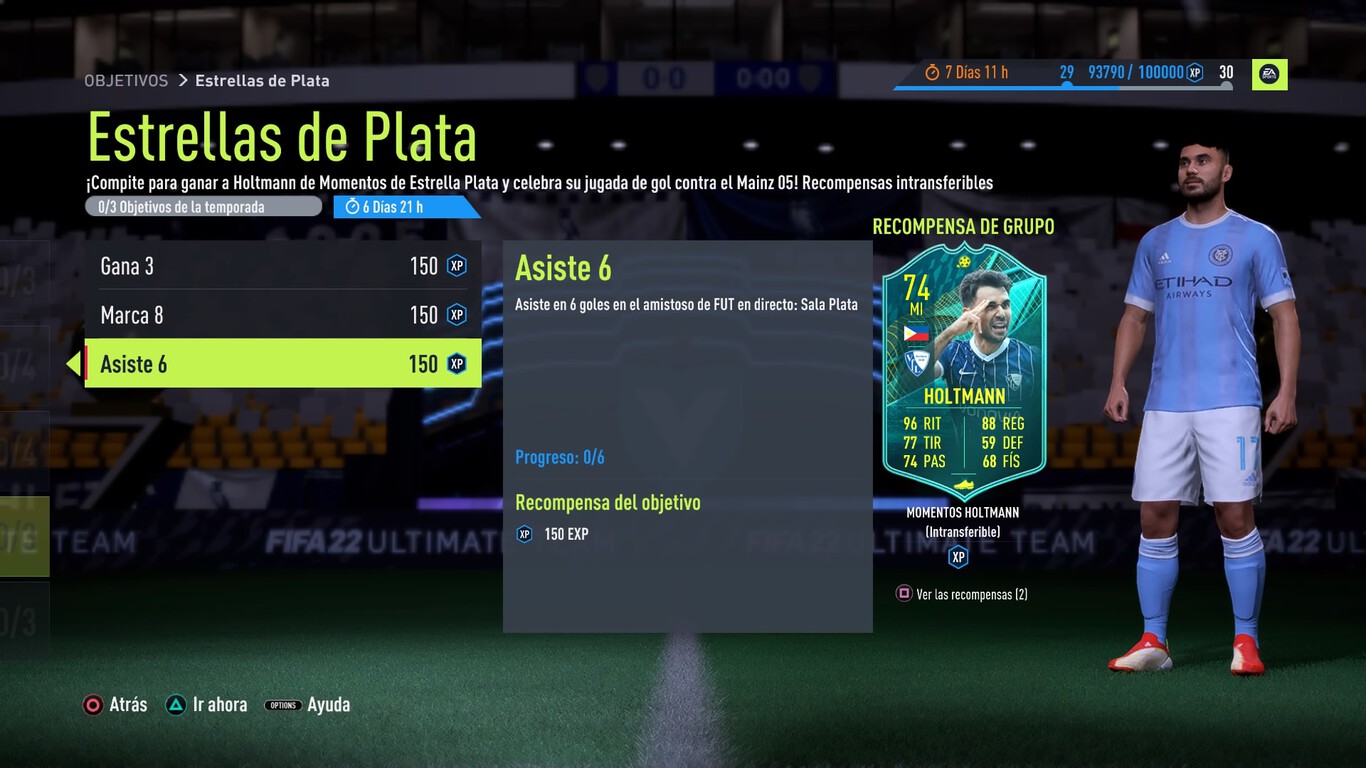The height and width of the screenshot is (768, 1366).
Task: Click the clock icon on the 6 Días 21 h badge
Action: click(x=351, y=206)
